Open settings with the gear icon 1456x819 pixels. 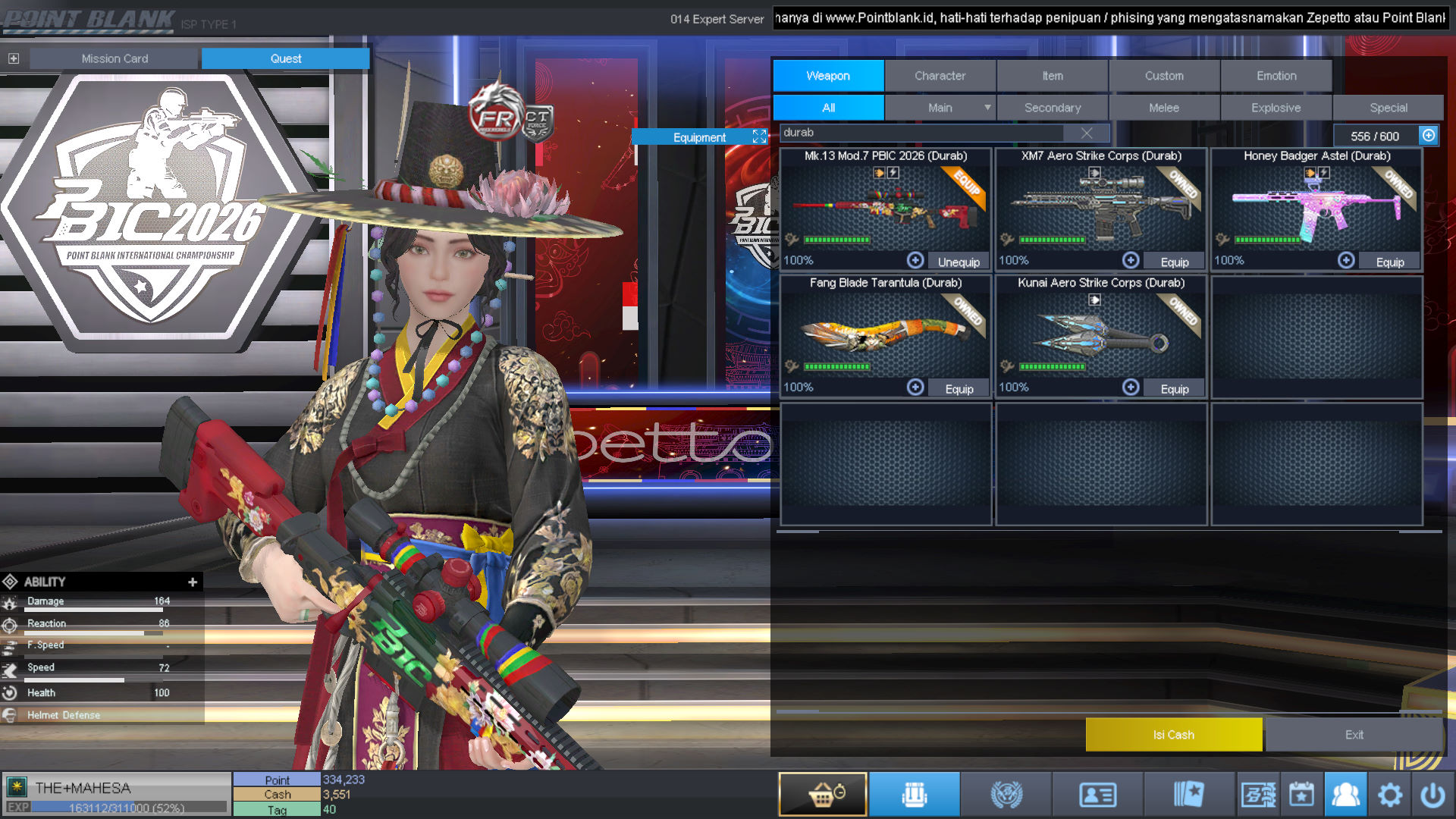(x=1389, y=795)
